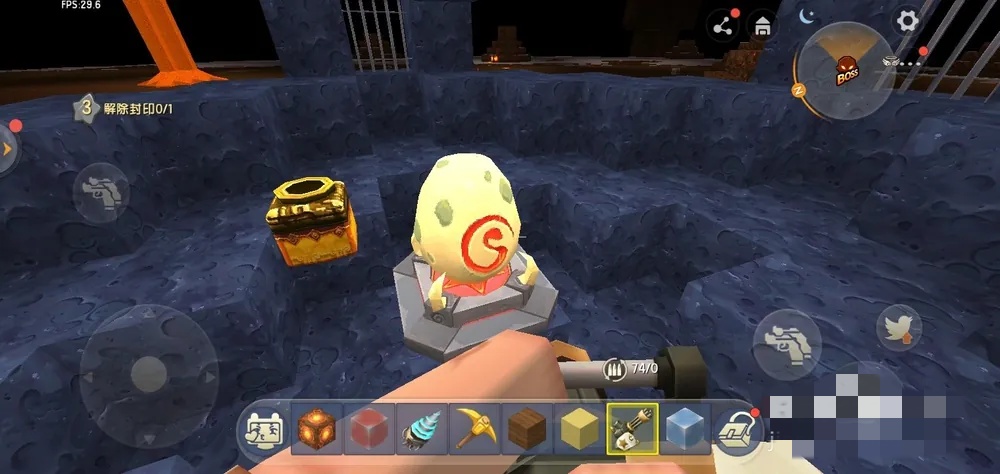Equip the blue drill from hotbar
Screen dimensions: 1000x474
point(421,428)
